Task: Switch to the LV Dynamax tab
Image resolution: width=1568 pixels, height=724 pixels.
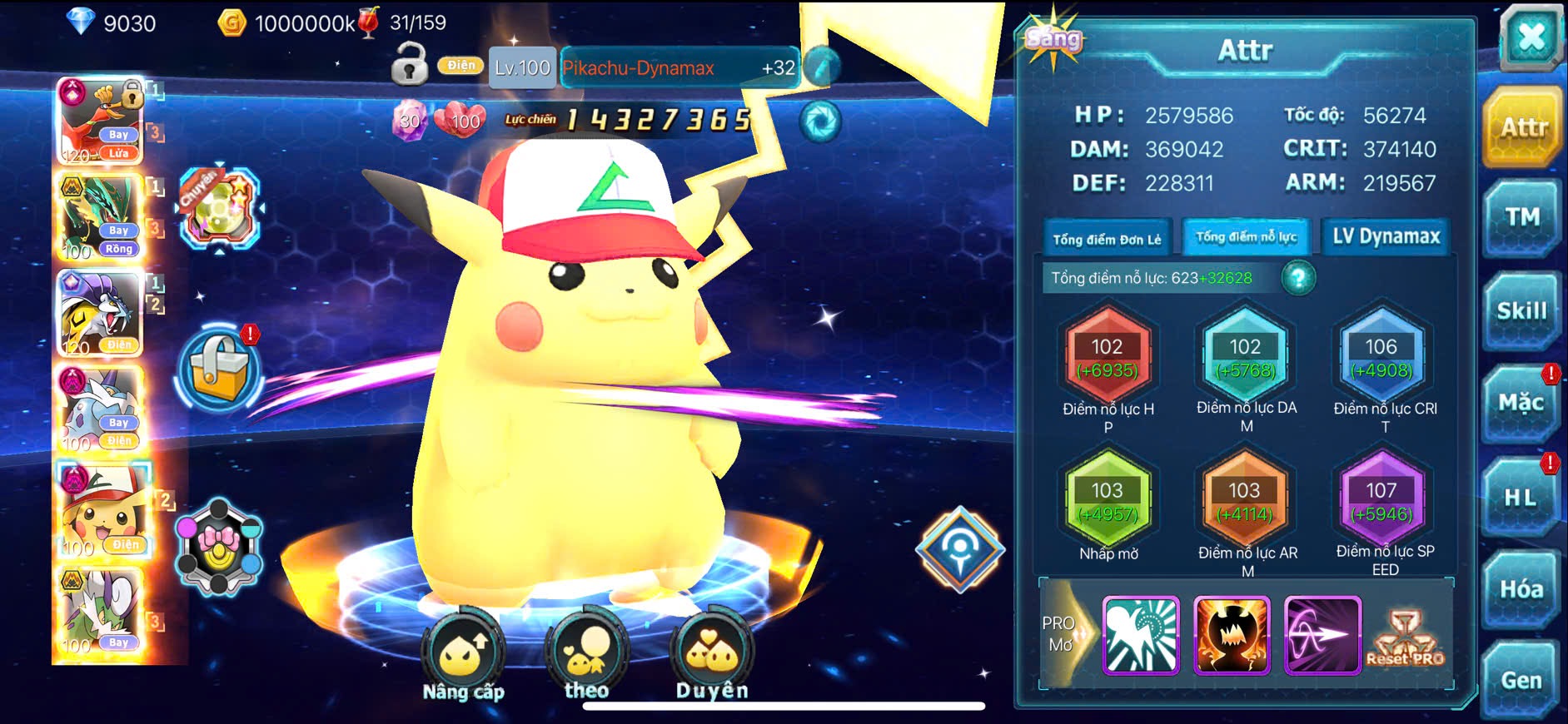Action: [1386, 237]
